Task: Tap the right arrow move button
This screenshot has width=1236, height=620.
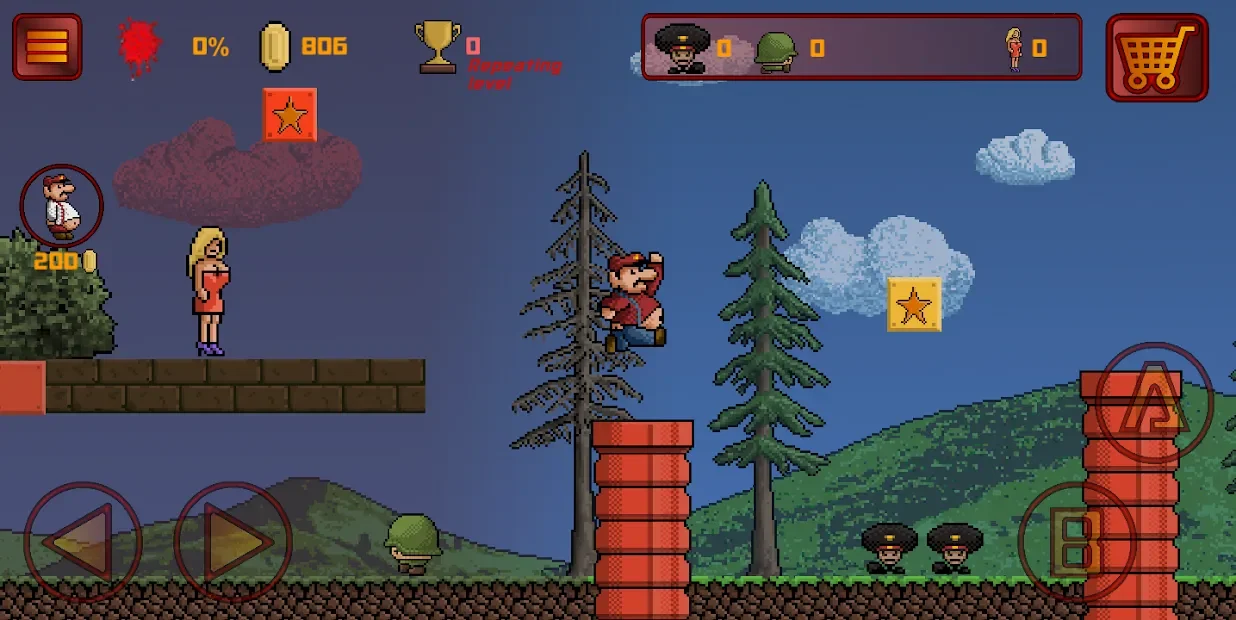Action: [233, 543]
